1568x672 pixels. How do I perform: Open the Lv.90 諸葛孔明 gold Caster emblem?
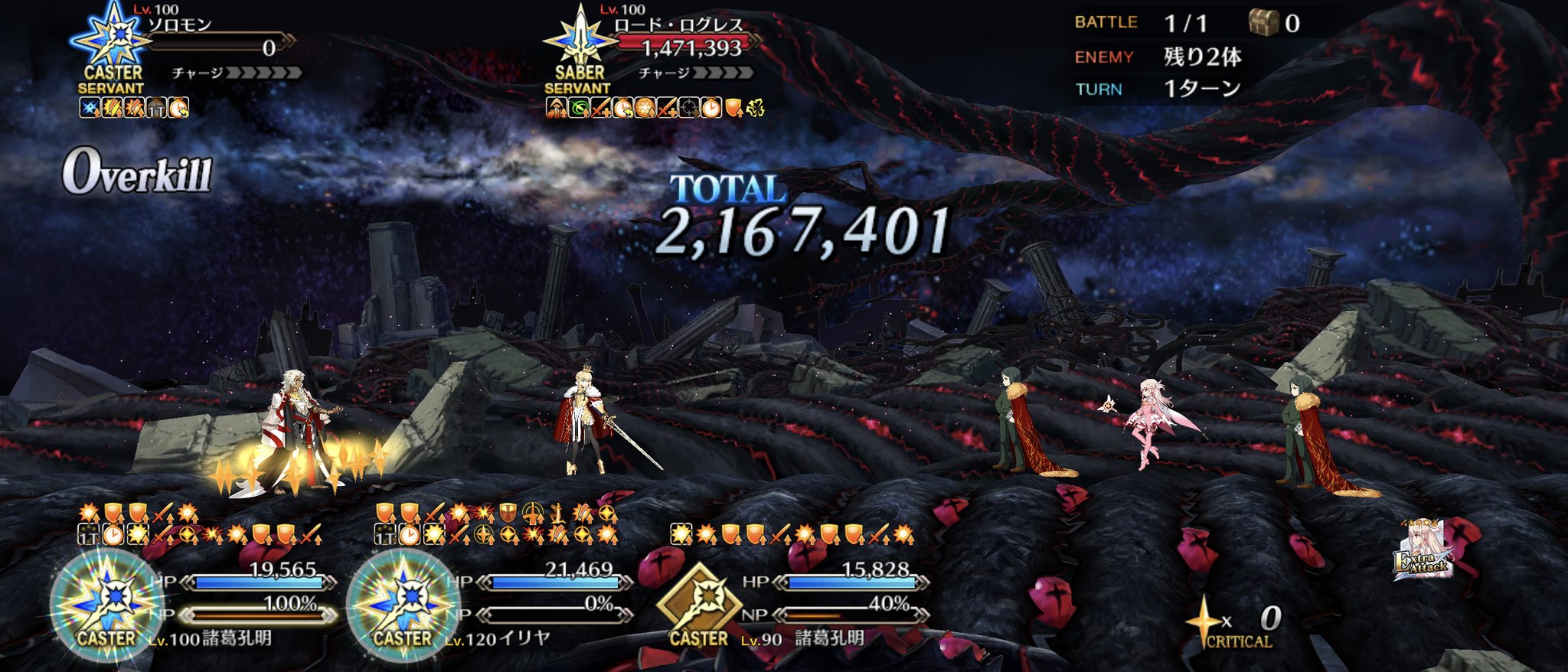(x=698, y=605)
